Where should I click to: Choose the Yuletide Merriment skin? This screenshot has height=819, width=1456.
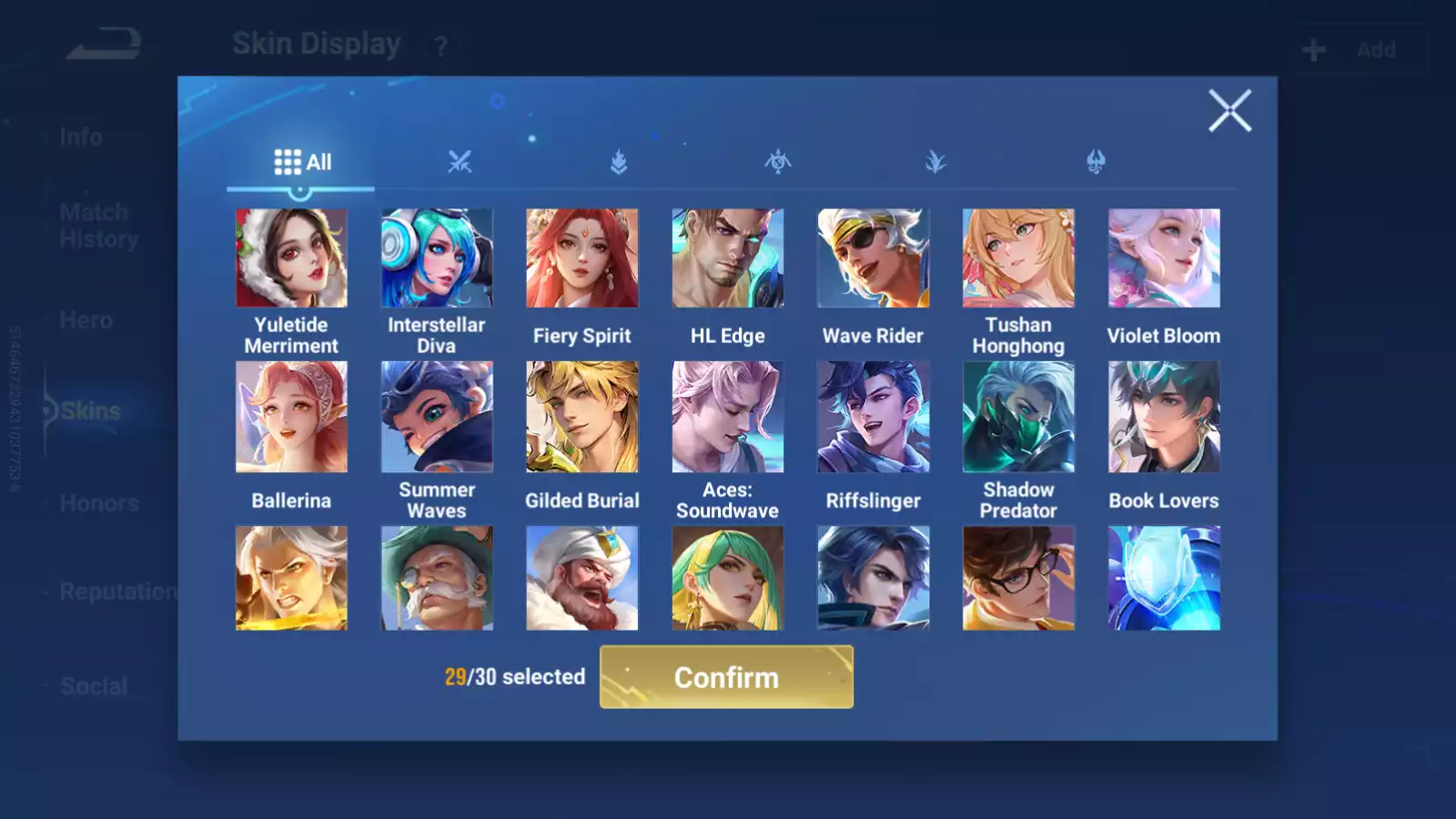[x=291, y=258]
